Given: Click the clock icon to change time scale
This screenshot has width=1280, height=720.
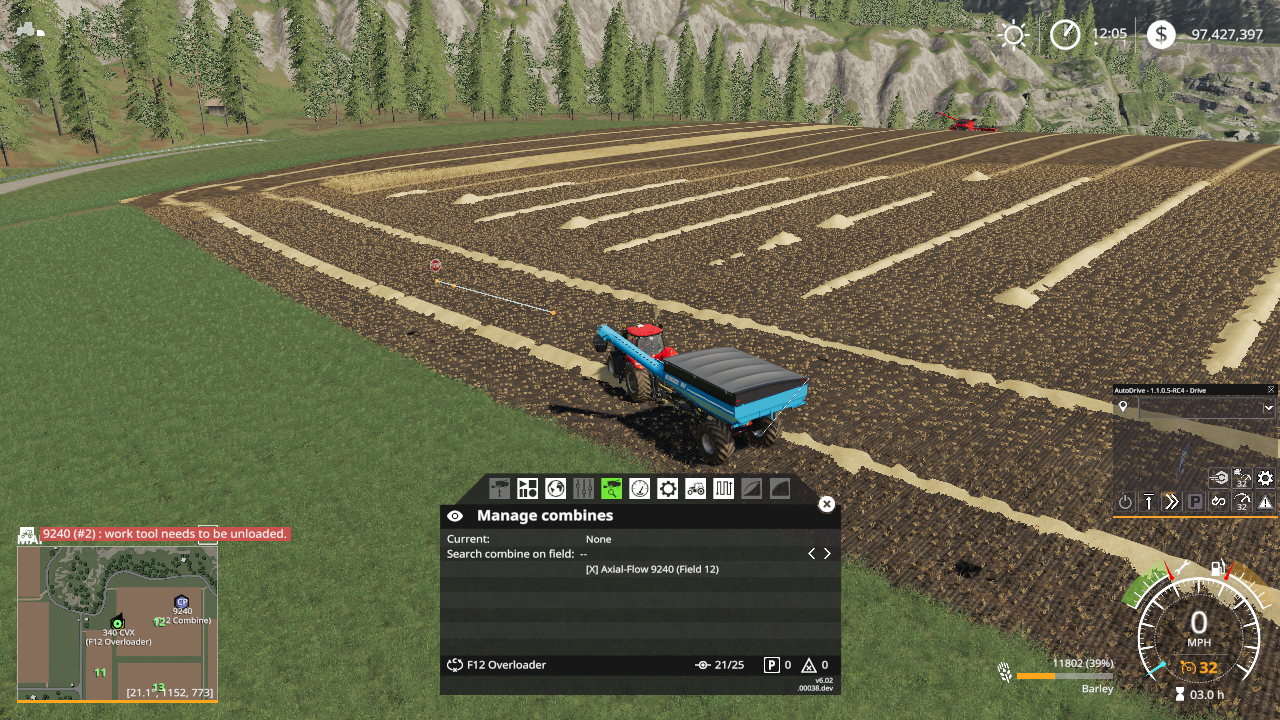Looking at the screenshot, I should pyautogui.click(x=1064, y=34).
